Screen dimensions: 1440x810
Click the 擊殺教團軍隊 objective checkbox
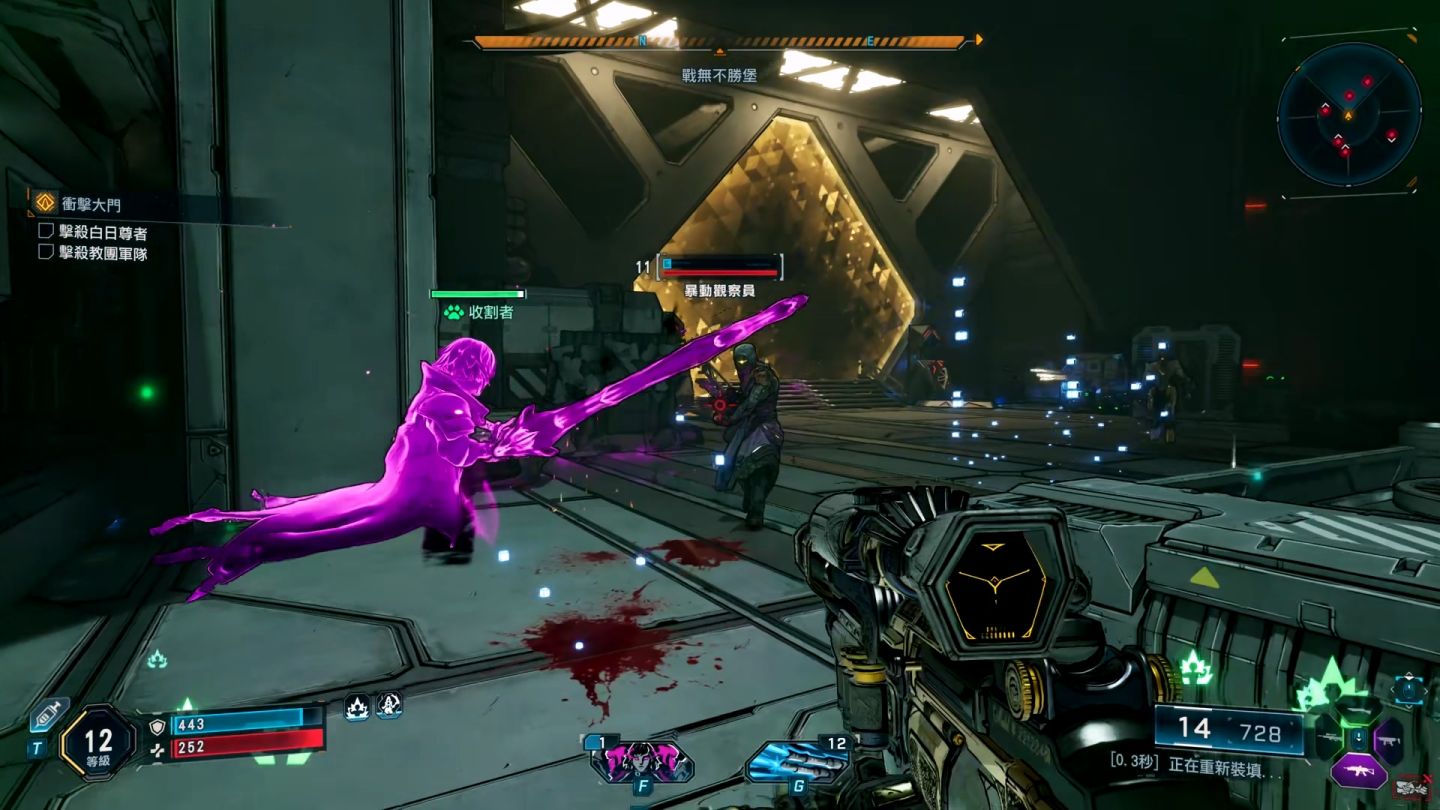click(x=45, y=252)
